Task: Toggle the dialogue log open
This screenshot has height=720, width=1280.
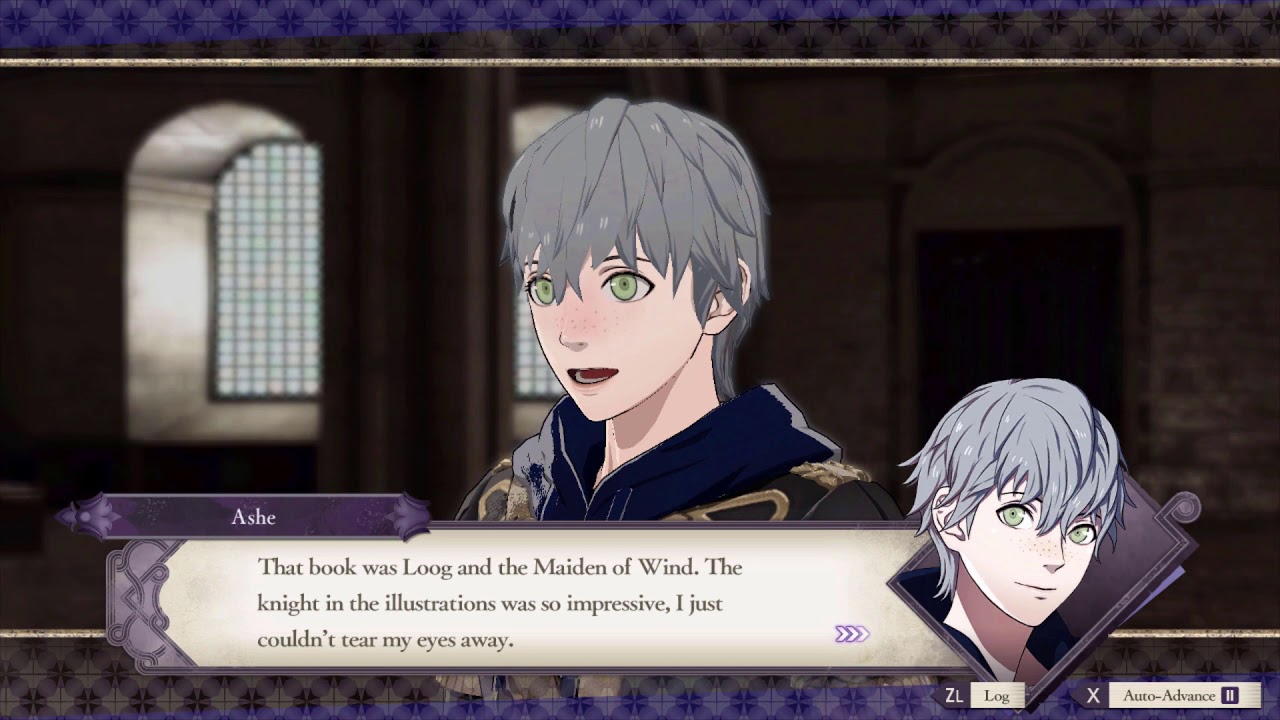Action: (x=995, y=694)
